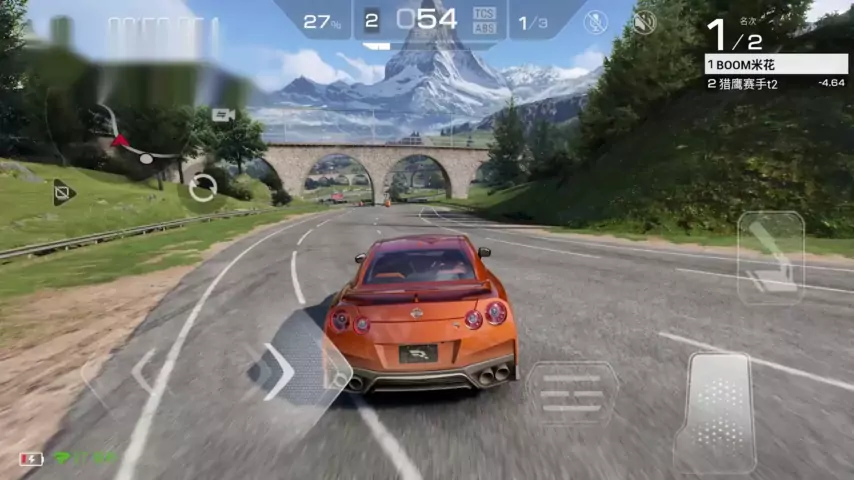
Task: Step on the accelerator pedal
Action: click(x=714, y=411)
